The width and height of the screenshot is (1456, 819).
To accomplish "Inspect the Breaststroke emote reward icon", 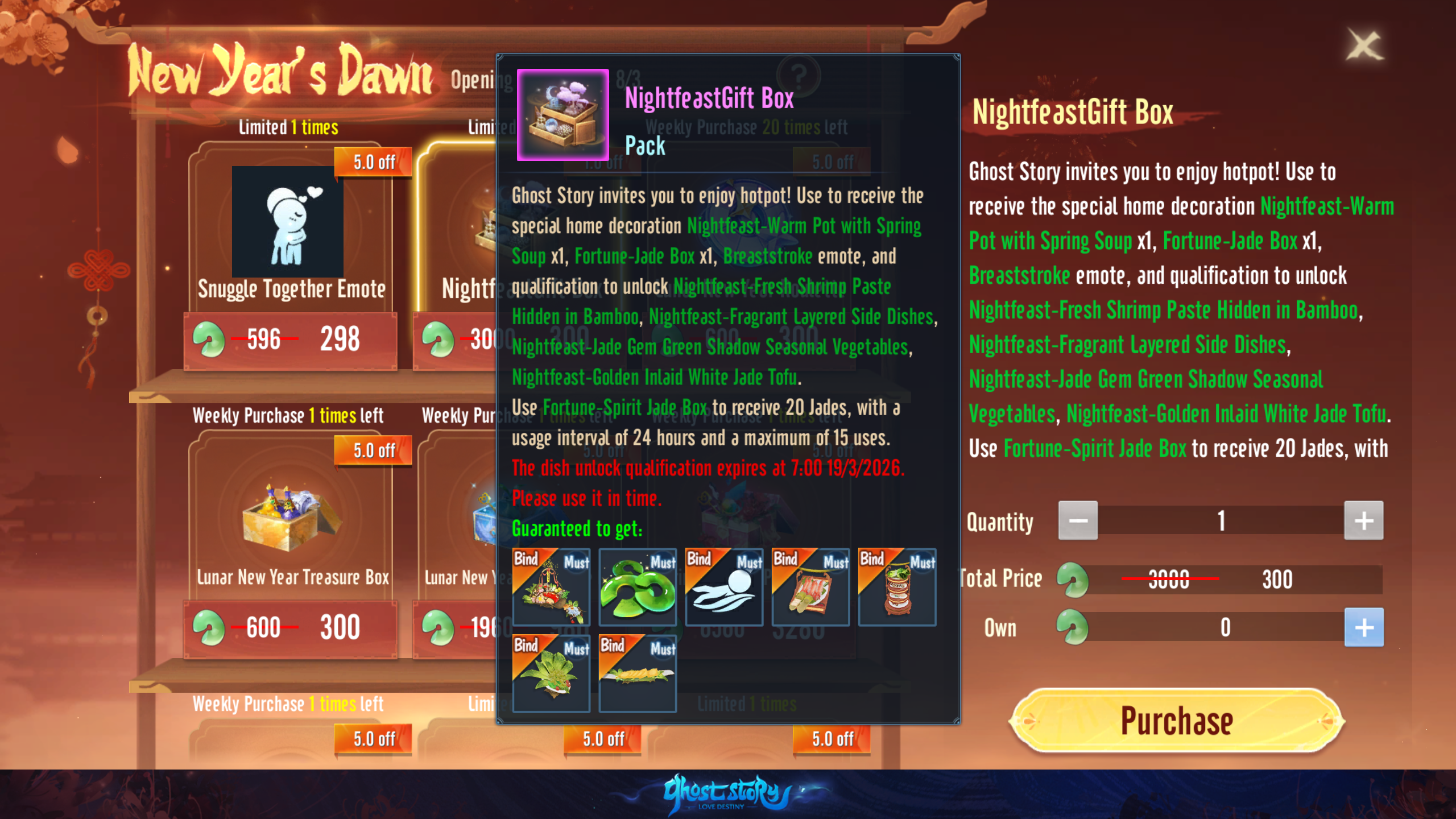I will click(724, 587).
